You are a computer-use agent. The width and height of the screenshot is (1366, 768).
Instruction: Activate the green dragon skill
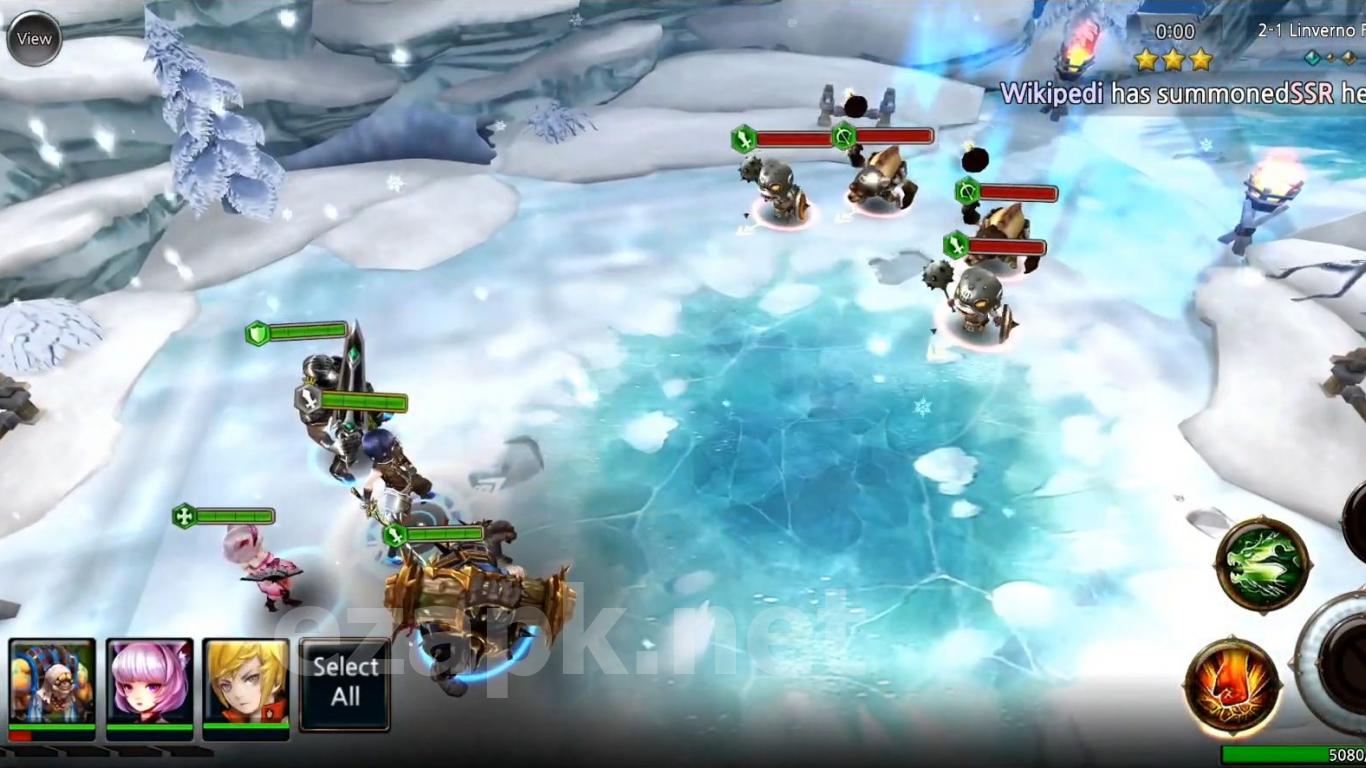(x=1263, y=564)
